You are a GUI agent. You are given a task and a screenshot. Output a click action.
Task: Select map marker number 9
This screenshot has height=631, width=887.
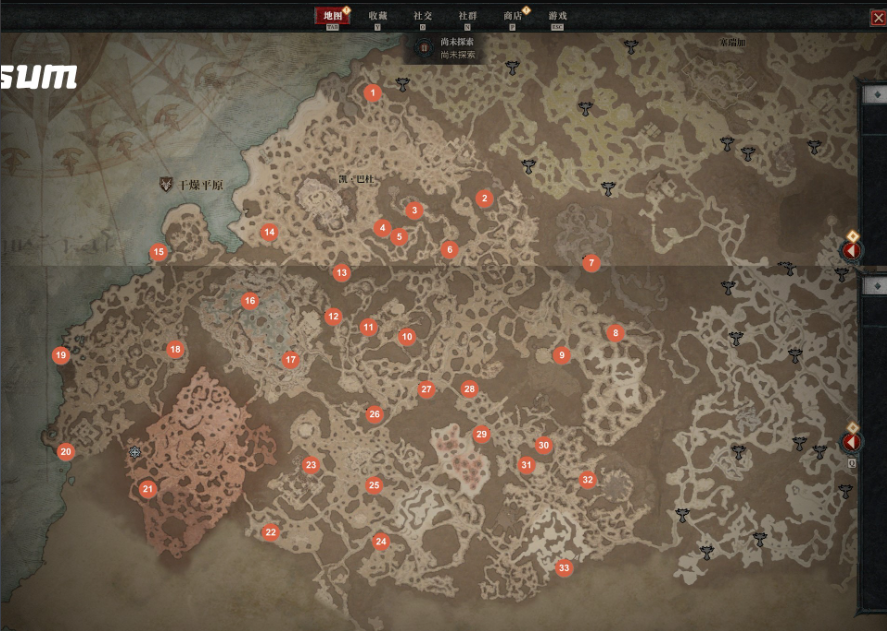pos(562,355)
